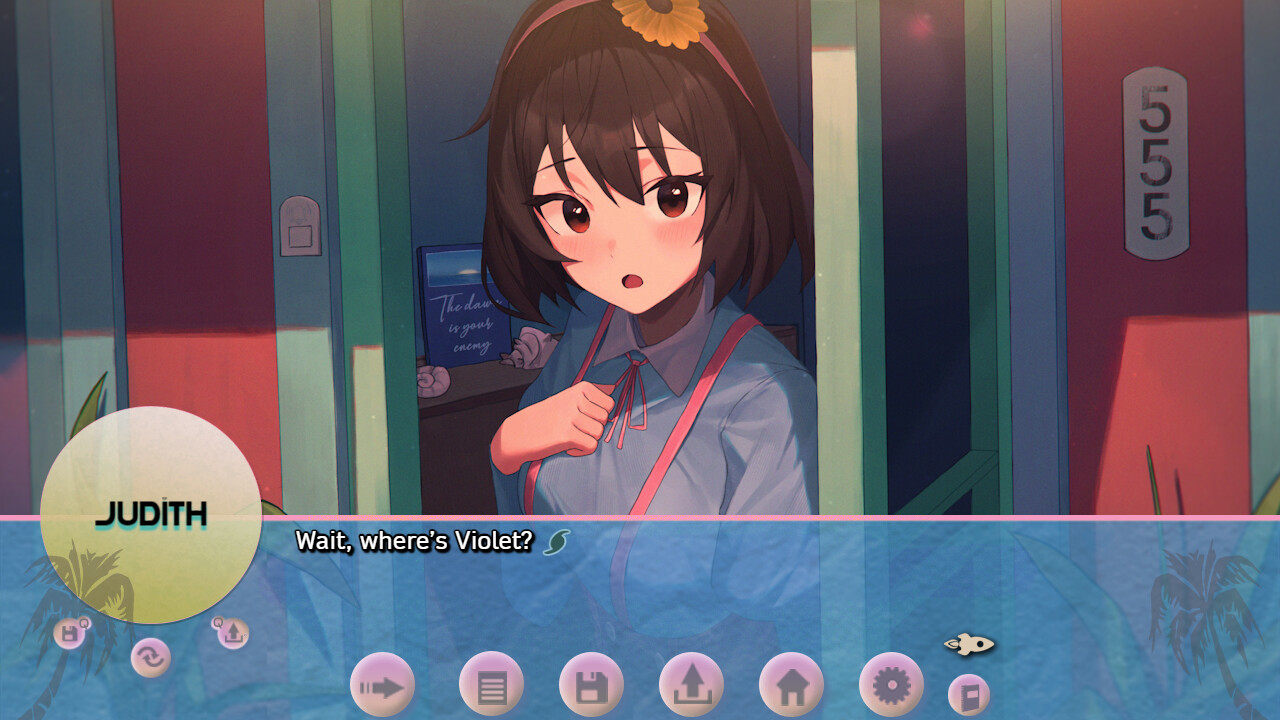The width and height of the screenshot is (1280, 720).
Task: Click the small quick load icon
Action: (x=232, y=632)
